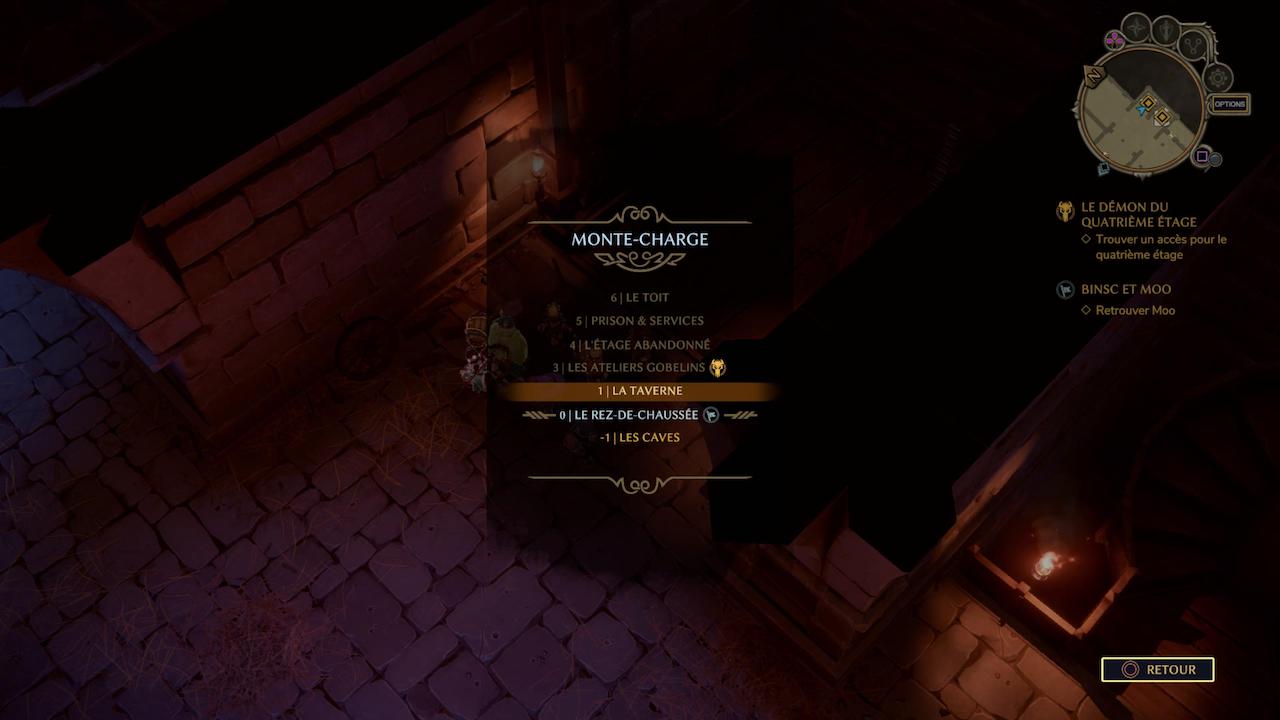Click the purple clover icon on the minimap frame

1113,40
